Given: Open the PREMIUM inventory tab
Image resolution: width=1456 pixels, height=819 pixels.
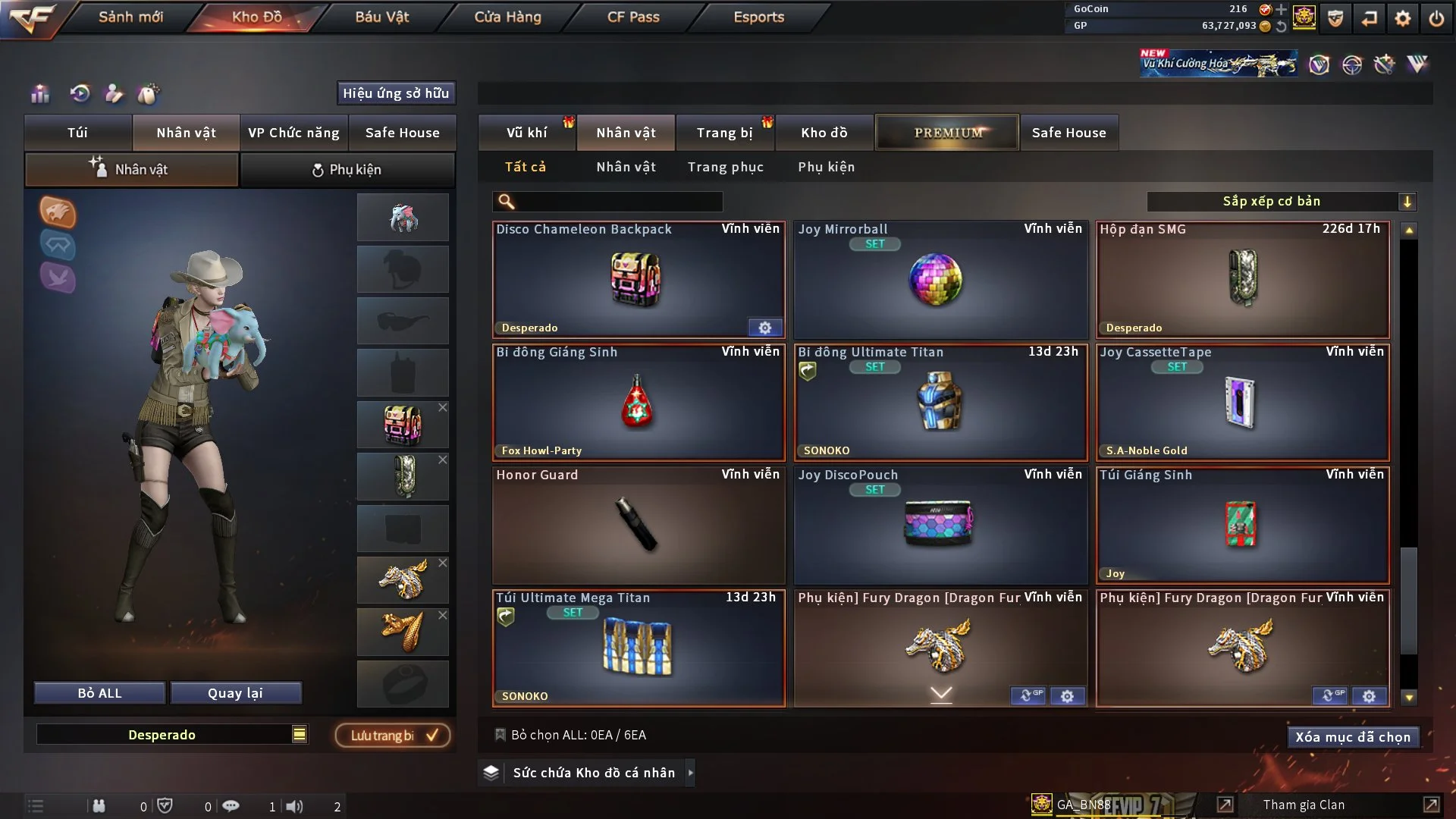Looking at the screenshot, I should pyautogui.click(x=947, y=133).
